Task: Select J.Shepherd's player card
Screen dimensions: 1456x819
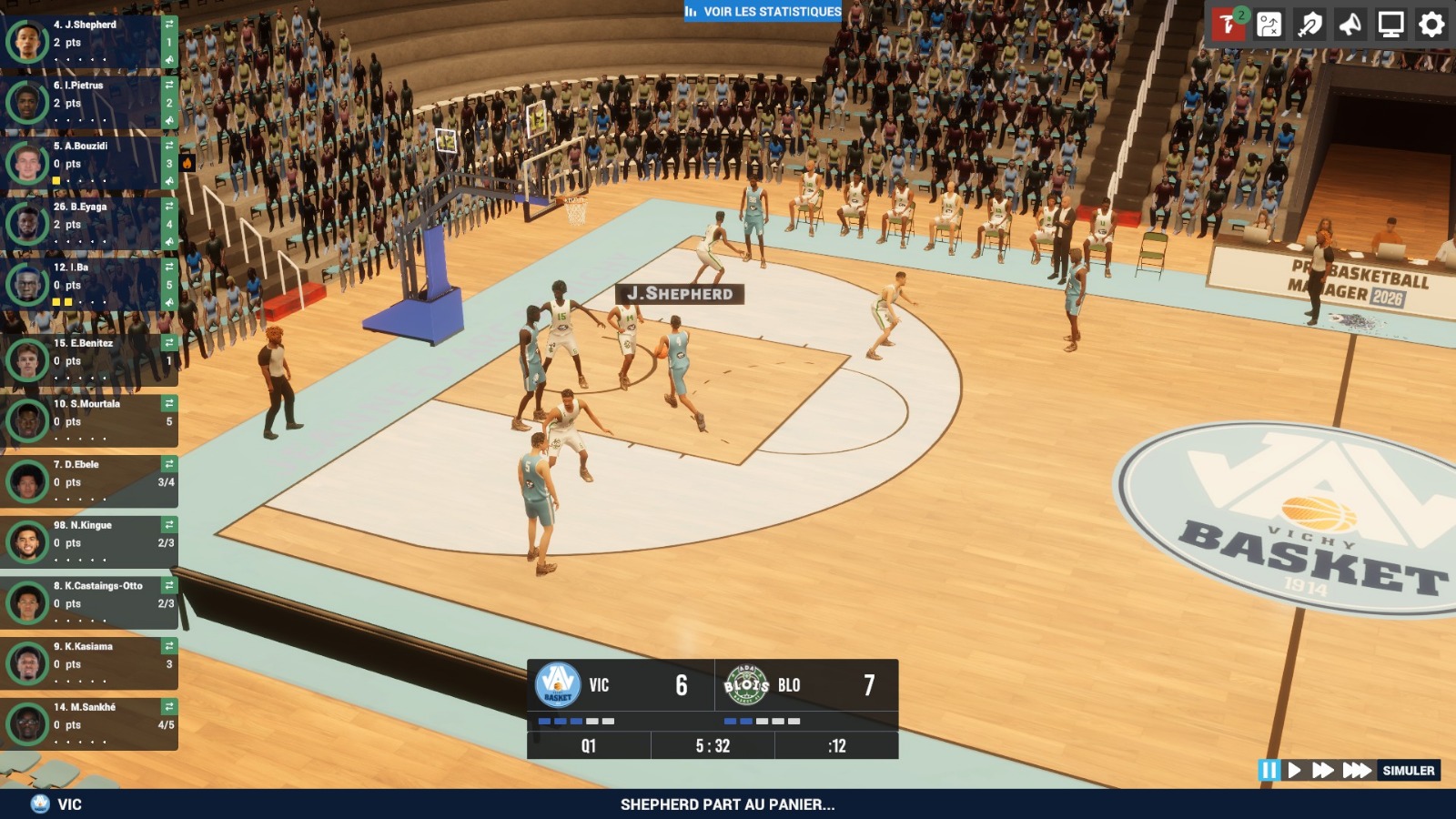Action: pyautogui.click(x=86, y=41)
